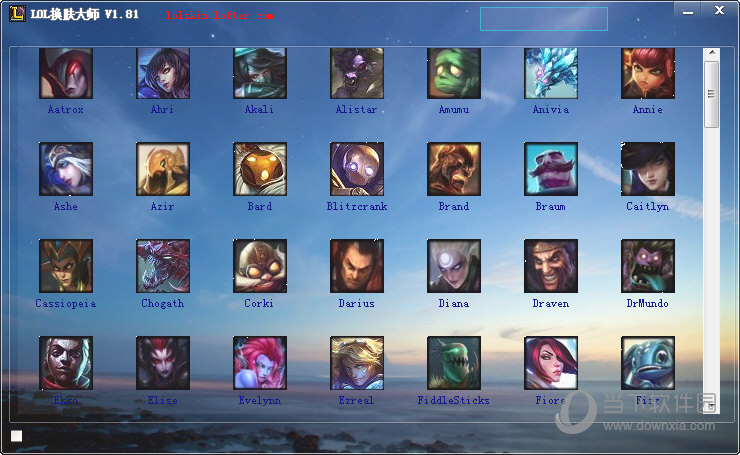Click the search box in title bar

point(543,19)
